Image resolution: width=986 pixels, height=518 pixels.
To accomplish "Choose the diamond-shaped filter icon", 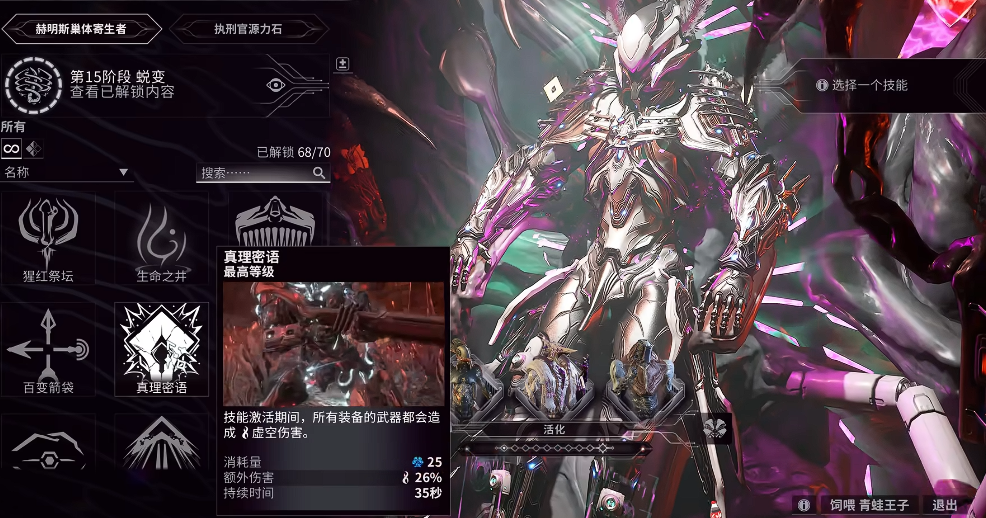I will [34, 148].
